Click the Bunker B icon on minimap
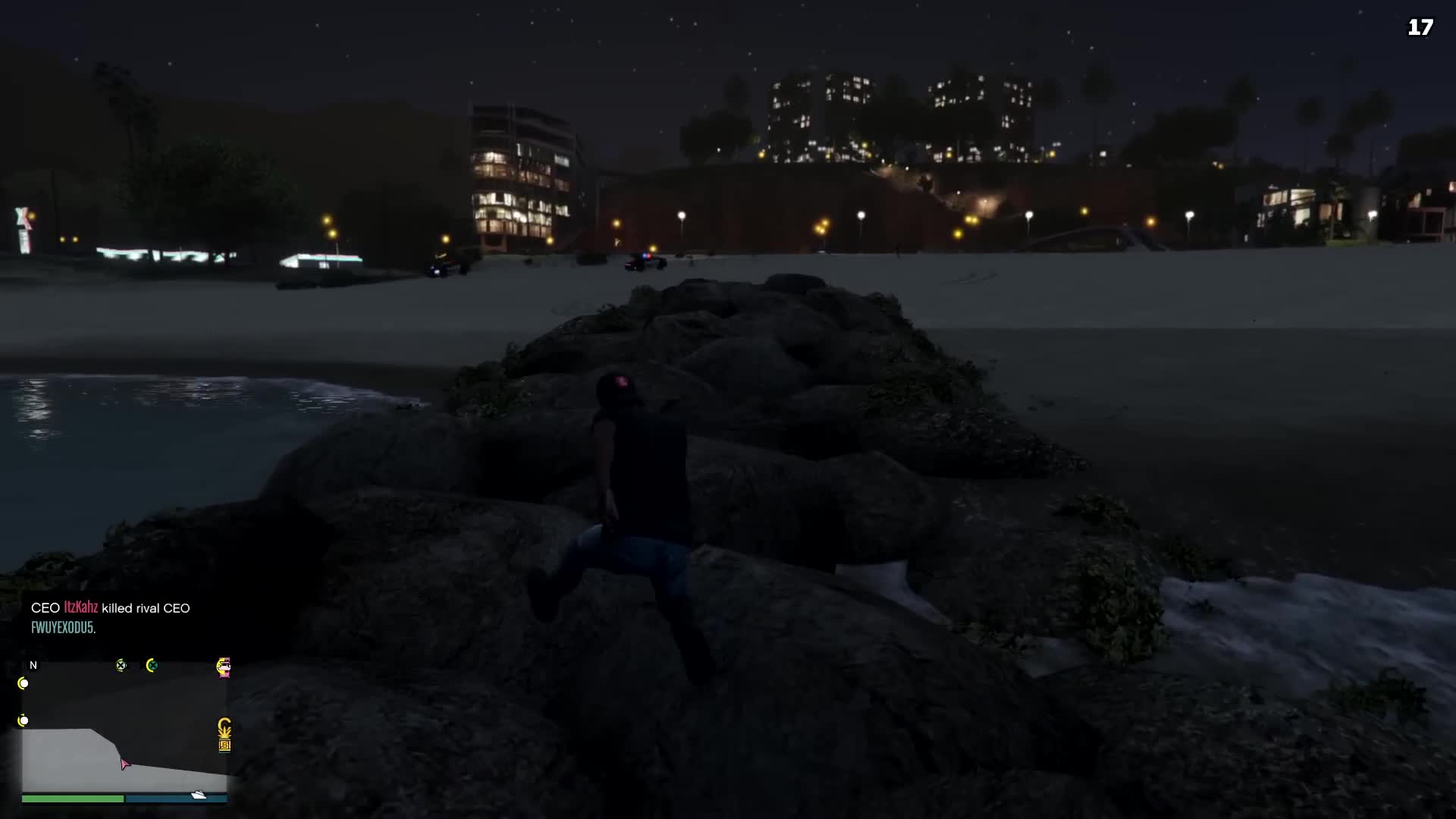This screenshot has height=819, width=1456. (224, 746)
